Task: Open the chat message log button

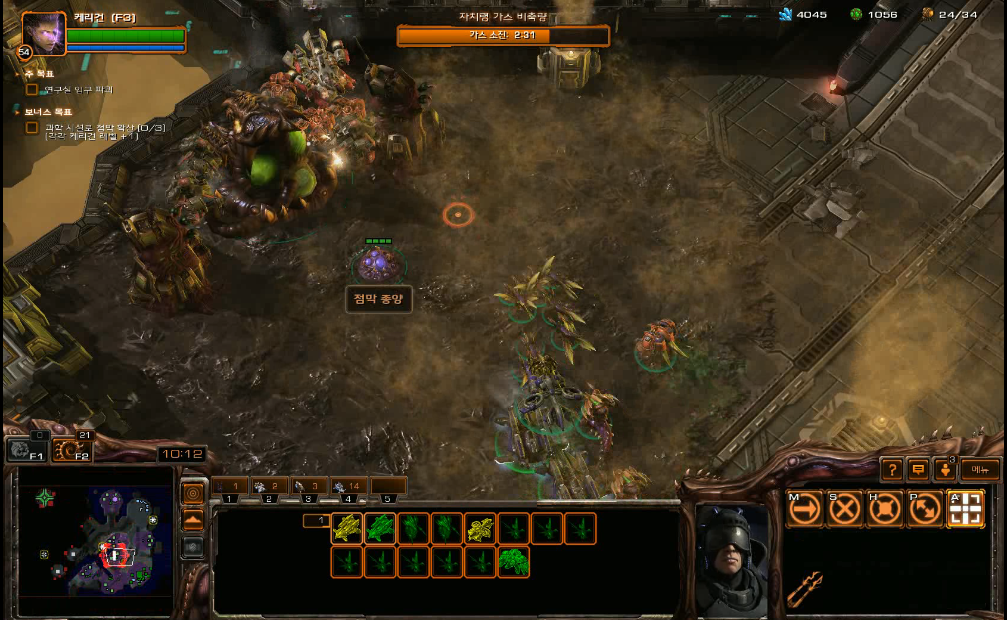Action: (918, 469)
